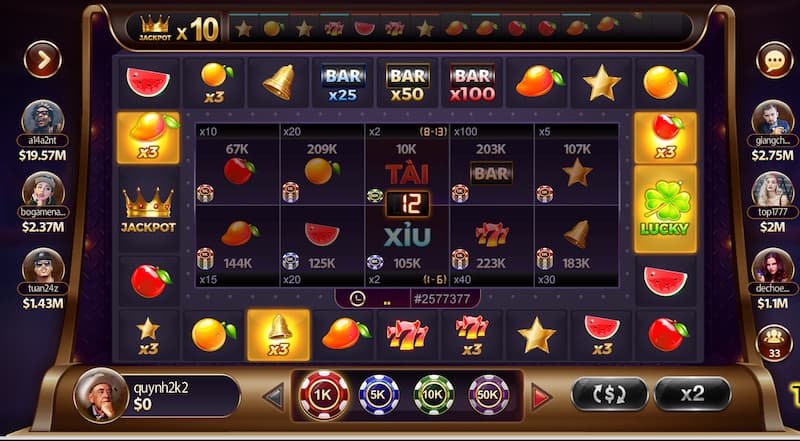Open quynh2k2's own profile avatar

tap(100, 396)
